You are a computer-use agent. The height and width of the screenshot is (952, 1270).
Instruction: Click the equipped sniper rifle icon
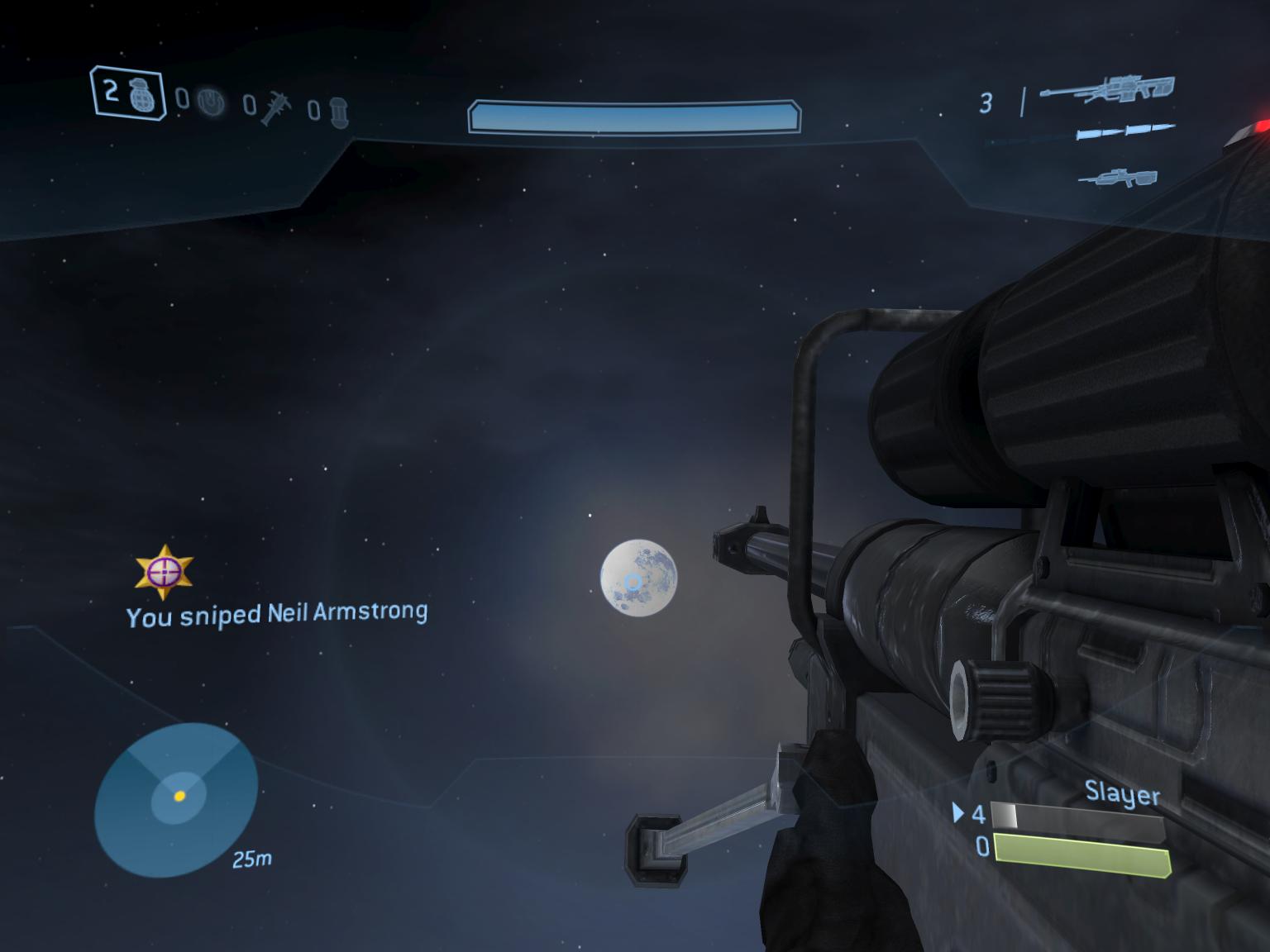pos(1108,89)
